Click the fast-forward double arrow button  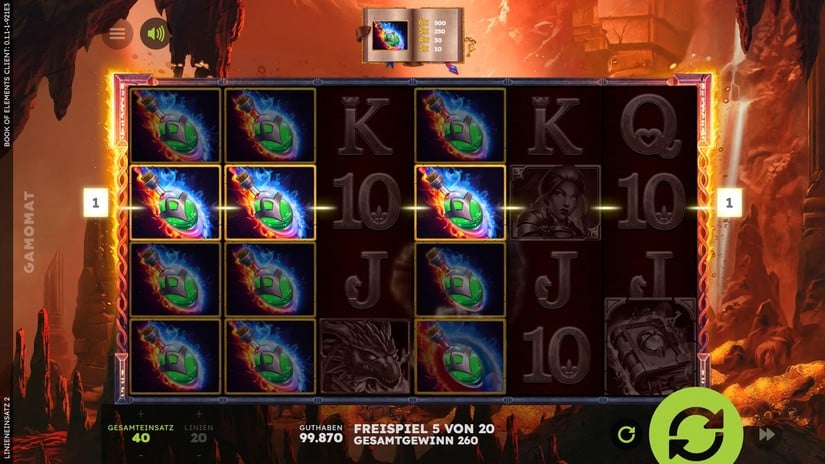pyautogui.click(x=767, y=434)
